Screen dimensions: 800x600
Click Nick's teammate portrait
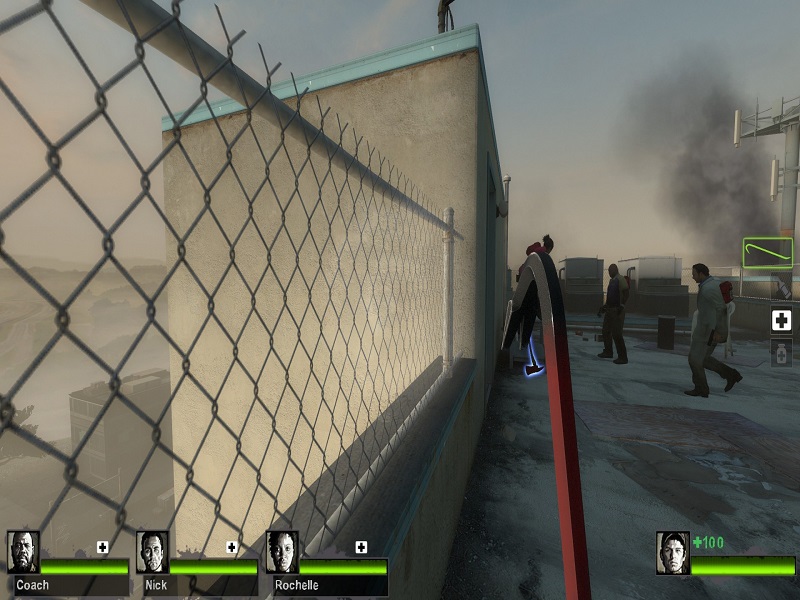tap(152, 552)
